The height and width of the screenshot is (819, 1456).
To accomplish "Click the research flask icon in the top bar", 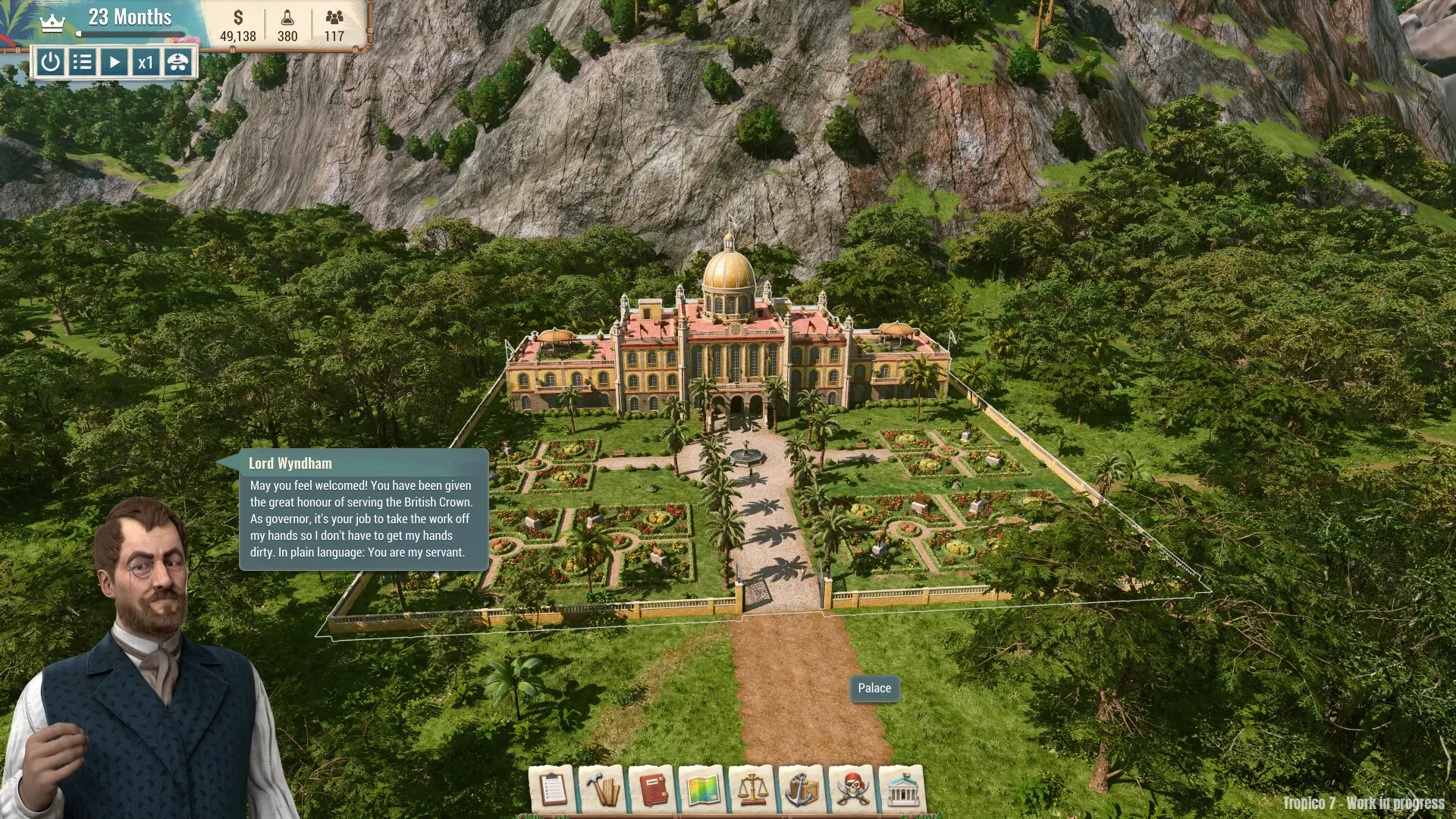I will pos(286,17).
